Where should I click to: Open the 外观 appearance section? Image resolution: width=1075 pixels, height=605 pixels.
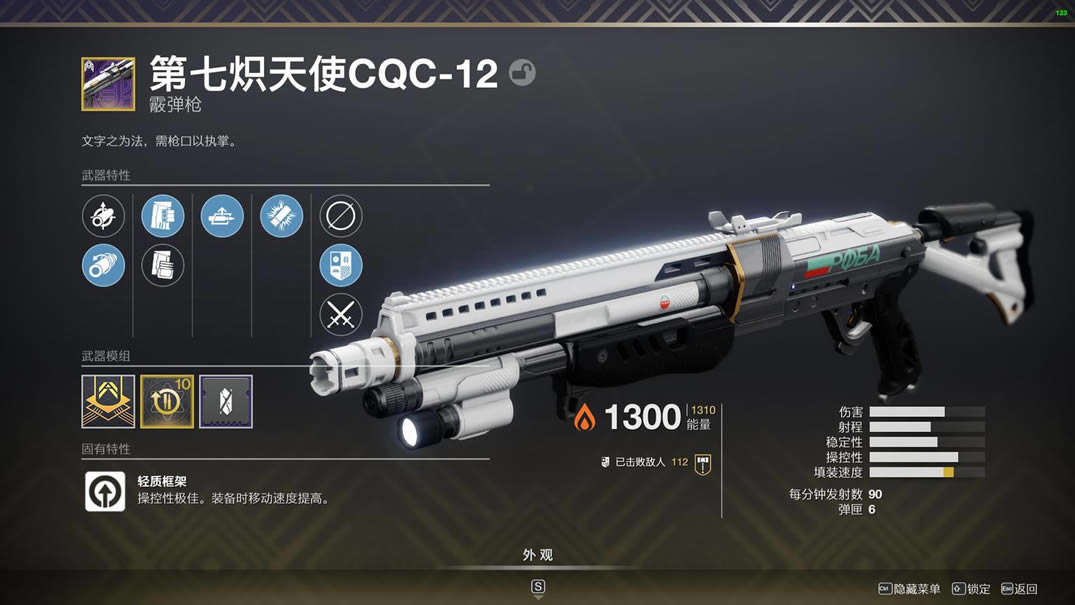pyautogui.click(x=537, y=555)
